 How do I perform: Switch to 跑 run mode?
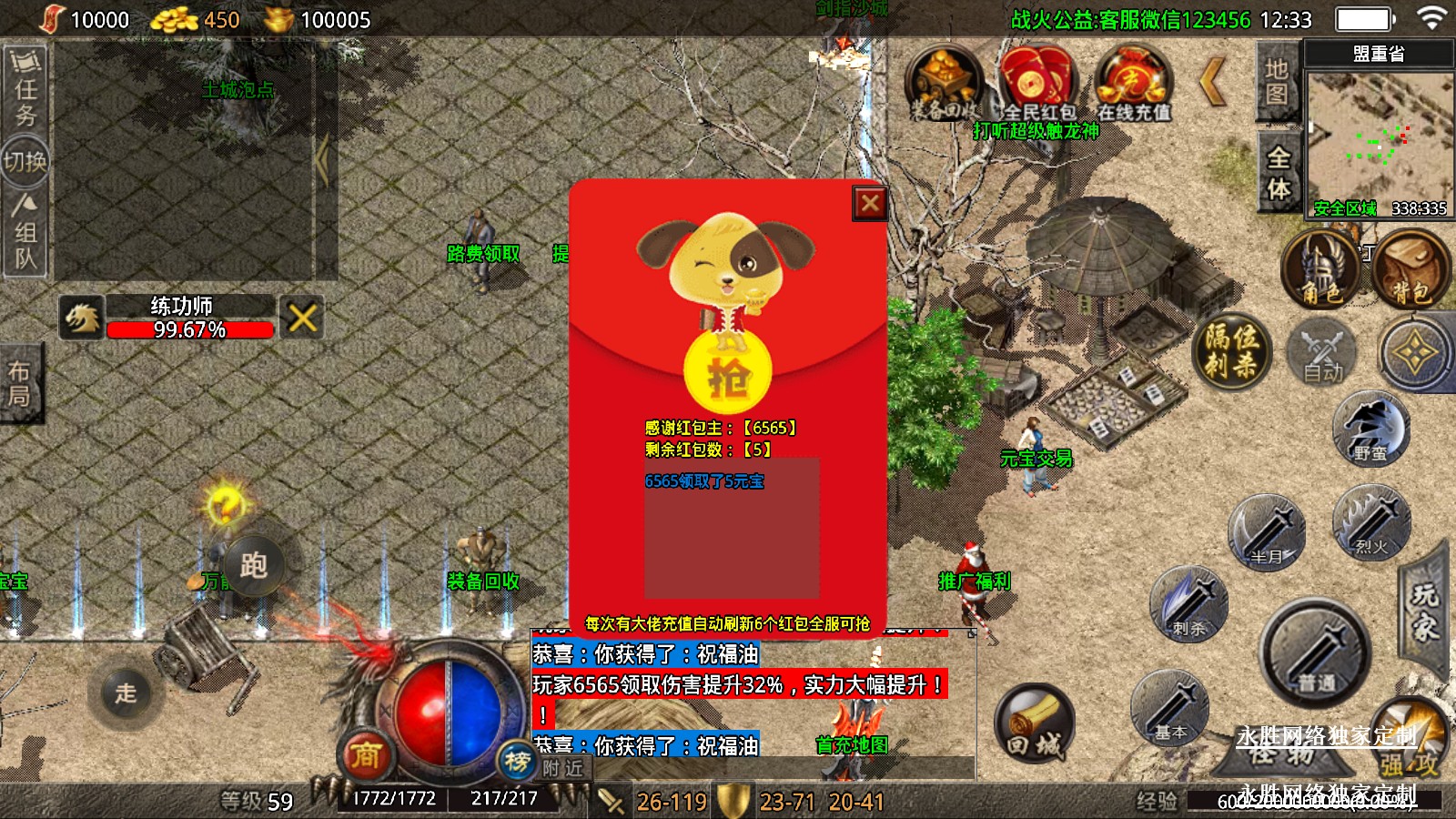point(254,565)
